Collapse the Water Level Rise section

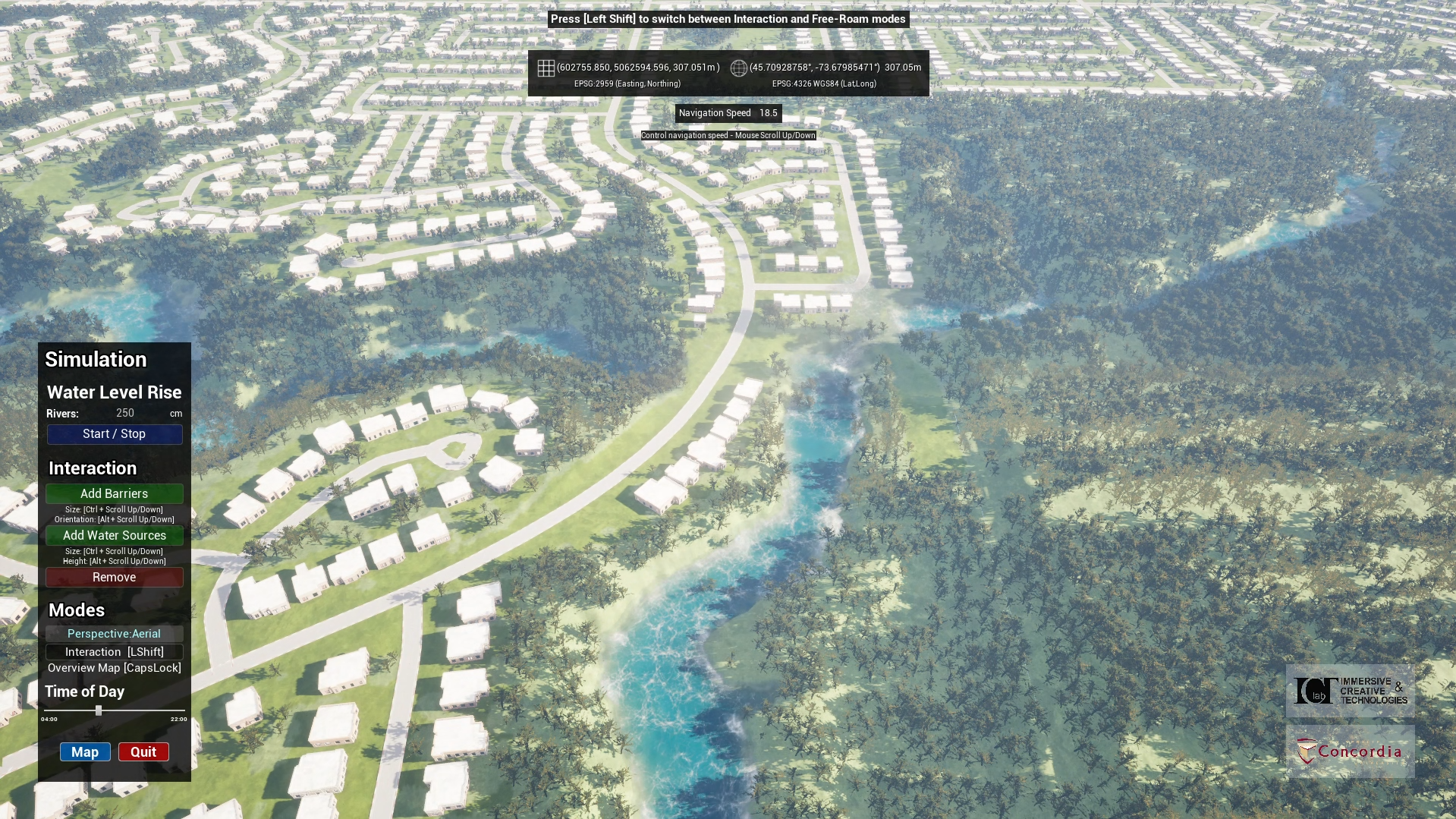tap(114, 392)
